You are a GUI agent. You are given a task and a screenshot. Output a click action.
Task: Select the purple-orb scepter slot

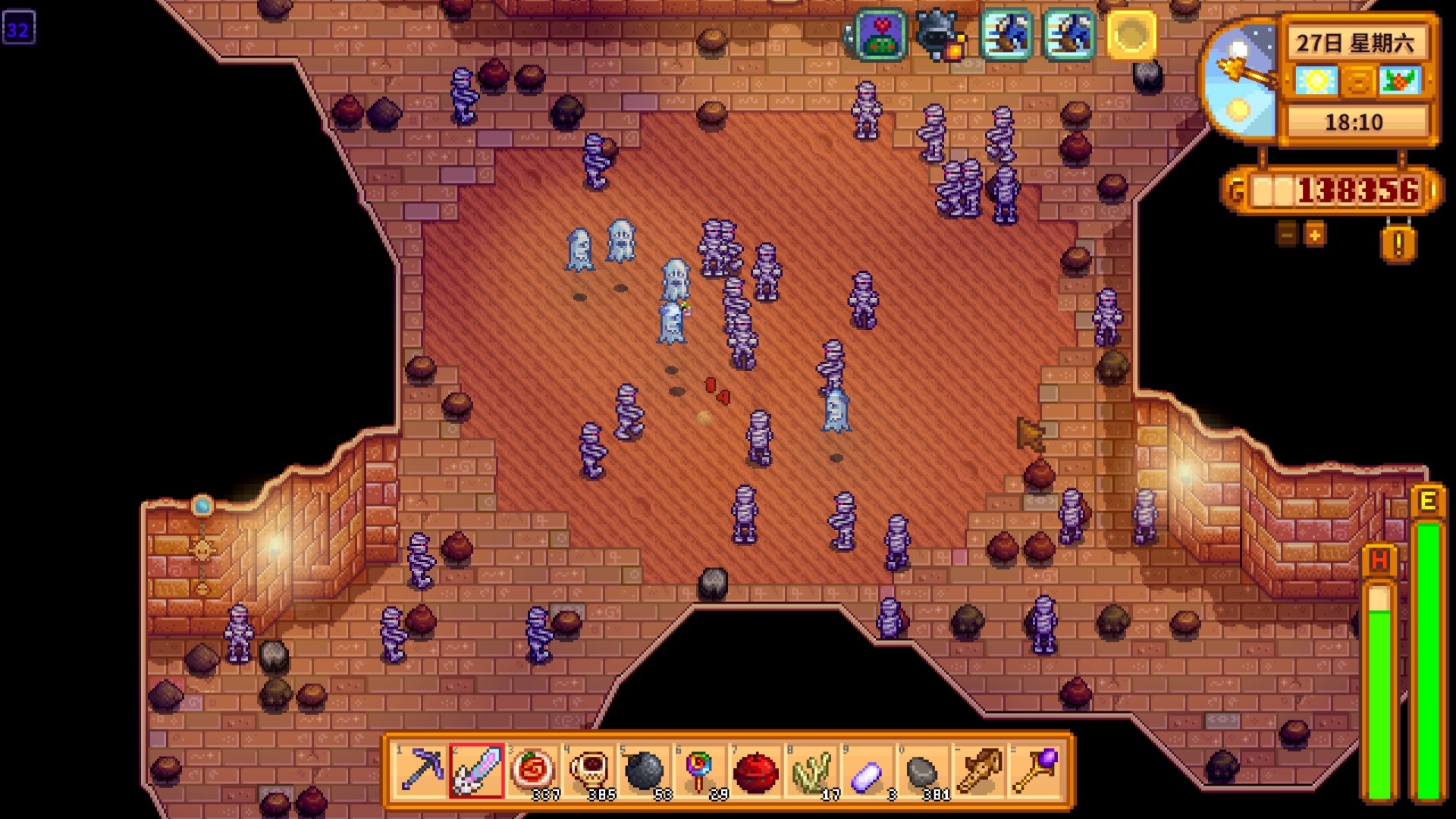1034,770
